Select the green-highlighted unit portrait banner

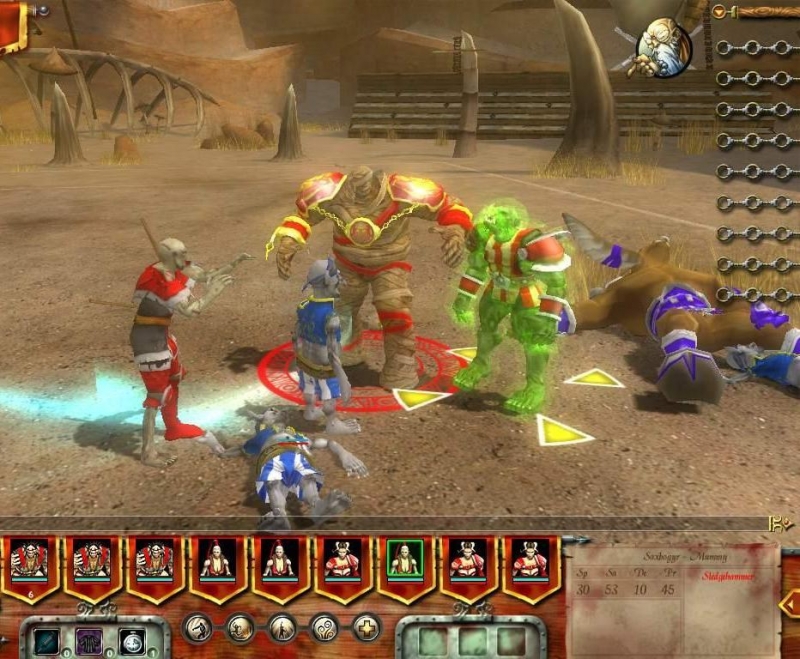(x=405, y=563)
